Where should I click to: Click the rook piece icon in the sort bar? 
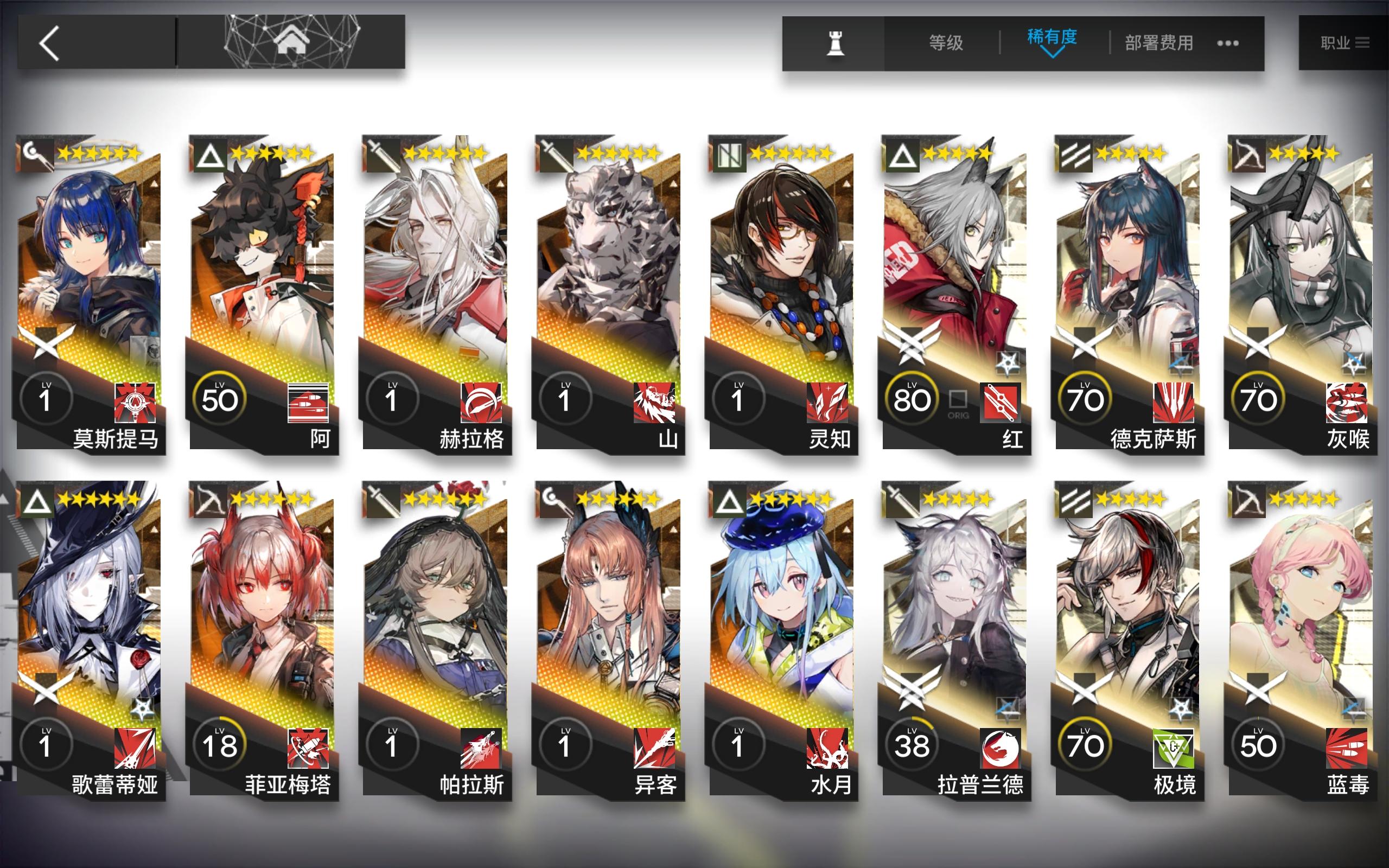pos(836,42)
